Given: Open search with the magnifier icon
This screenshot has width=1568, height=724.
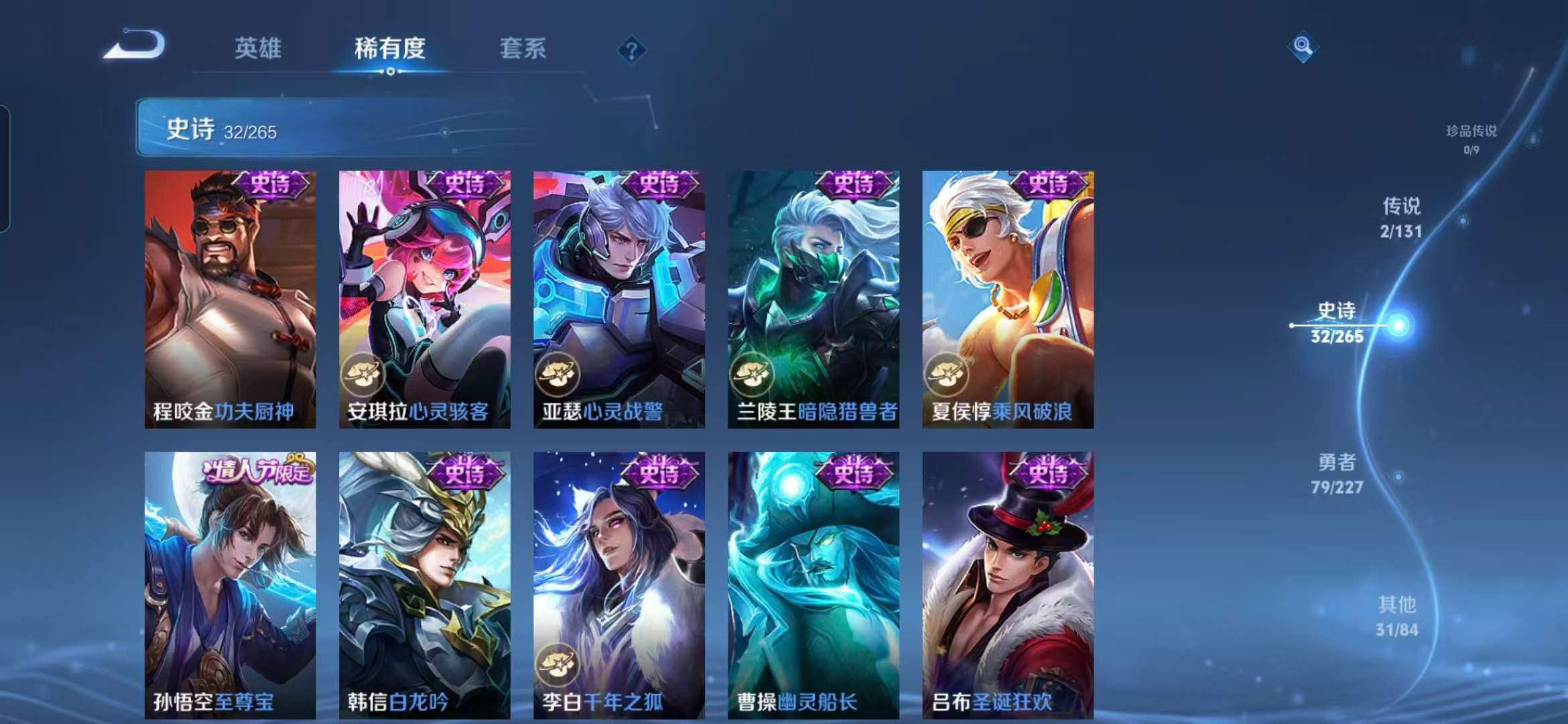Looking at the screenshot, I should [1302, 47].
